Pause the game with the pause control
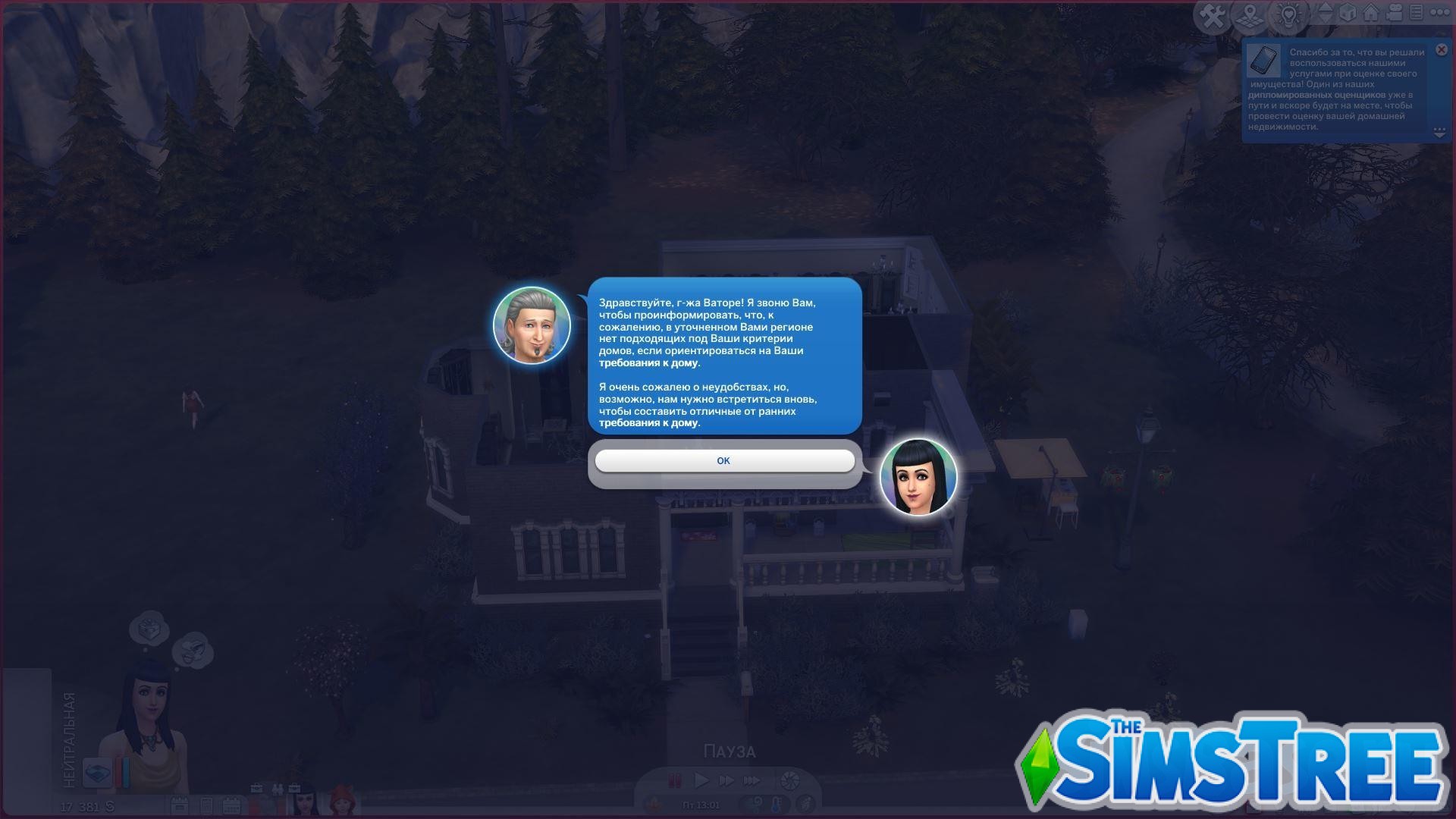The width and height of the screenshot is (1456, 819). (675, 780)
